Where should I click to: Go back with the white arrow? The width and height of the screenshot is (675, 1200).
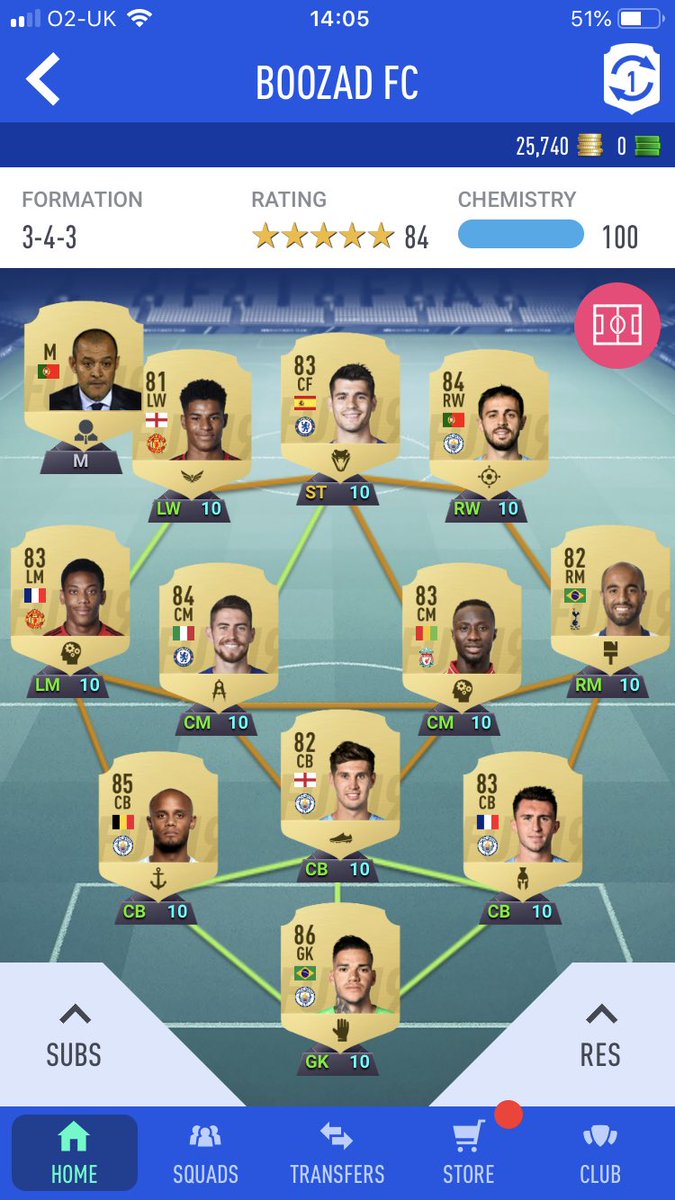pyautogui.click(x=44, y=80)
